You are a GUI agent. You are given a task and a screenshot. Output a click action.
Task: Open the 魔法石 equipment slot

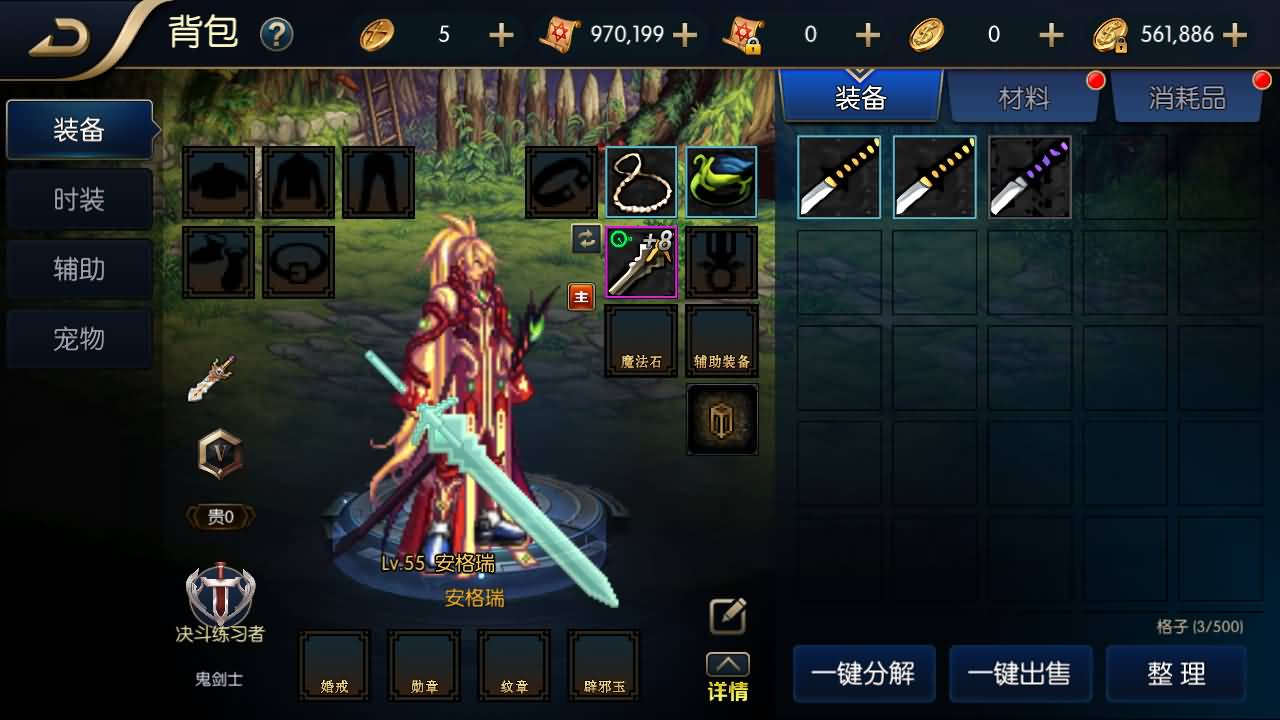641,340
